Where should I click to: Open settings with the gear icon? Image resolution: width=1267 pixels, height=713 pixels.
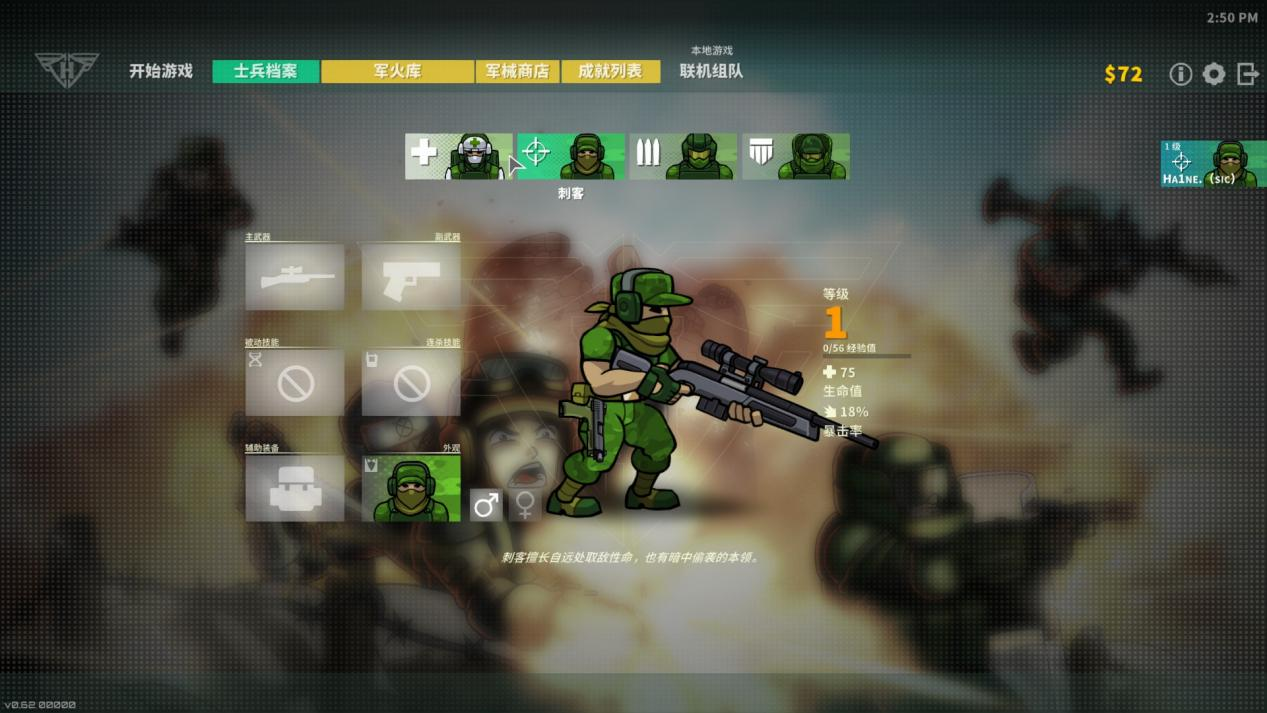click(x=1214, y=74)
